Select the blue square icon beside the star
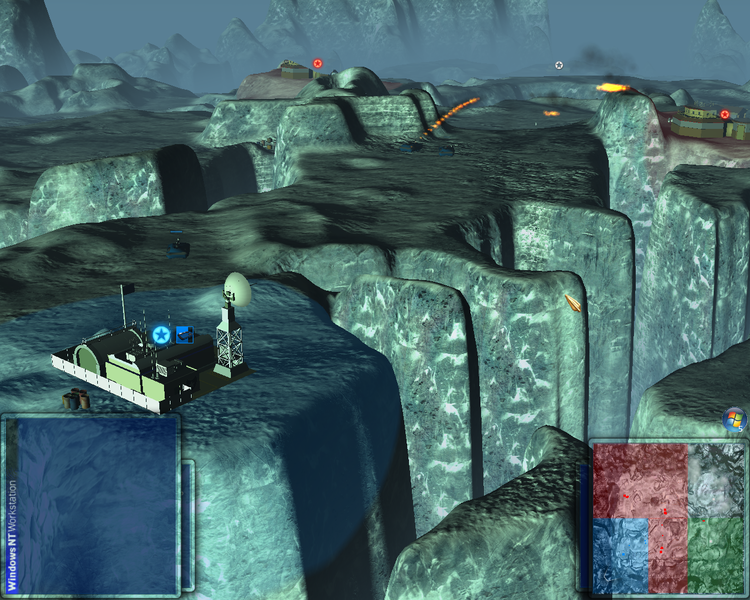Image resolution: width=750 pixels, height=600 pixels. 184,335
